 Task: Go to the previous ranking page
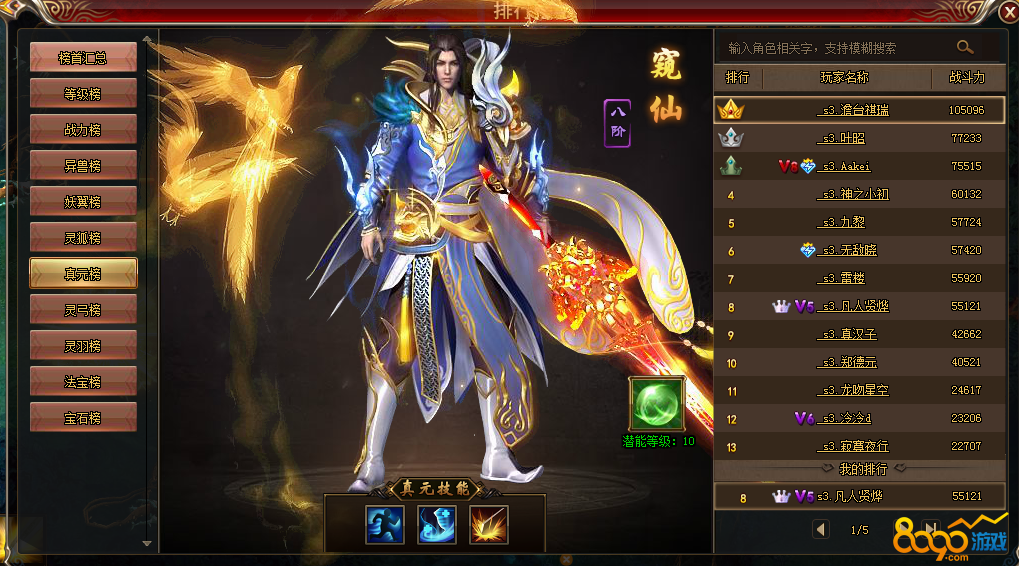coord(821,529)
